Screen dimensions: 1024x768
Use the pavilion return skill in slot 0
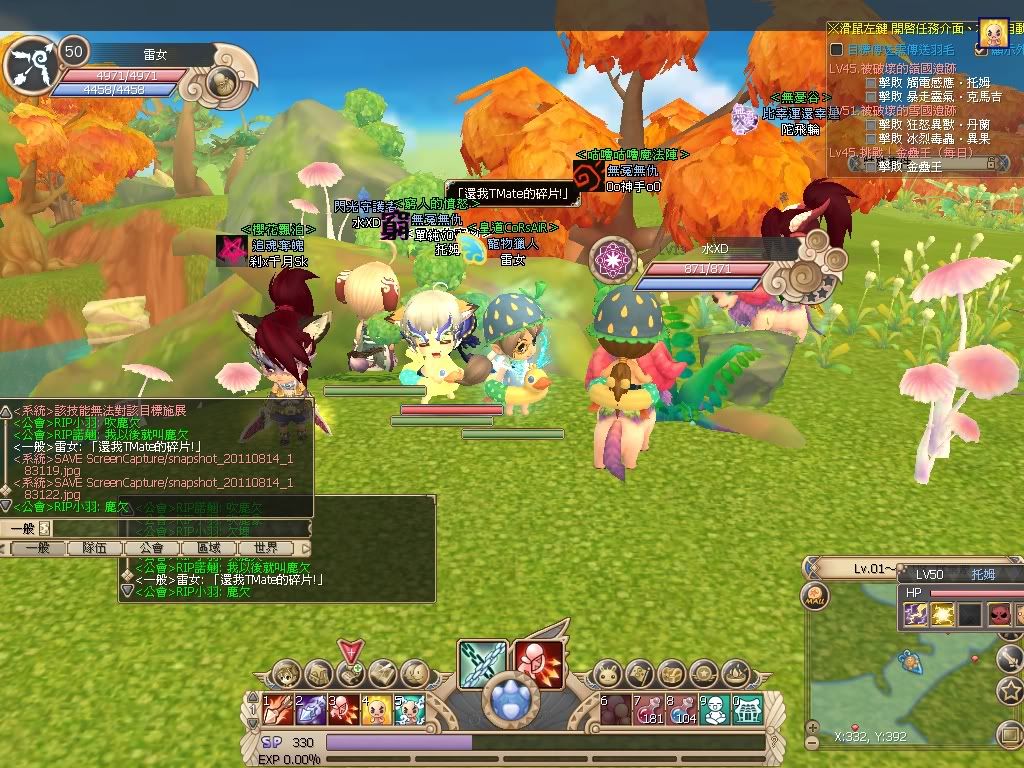click(x=748, y=709)
